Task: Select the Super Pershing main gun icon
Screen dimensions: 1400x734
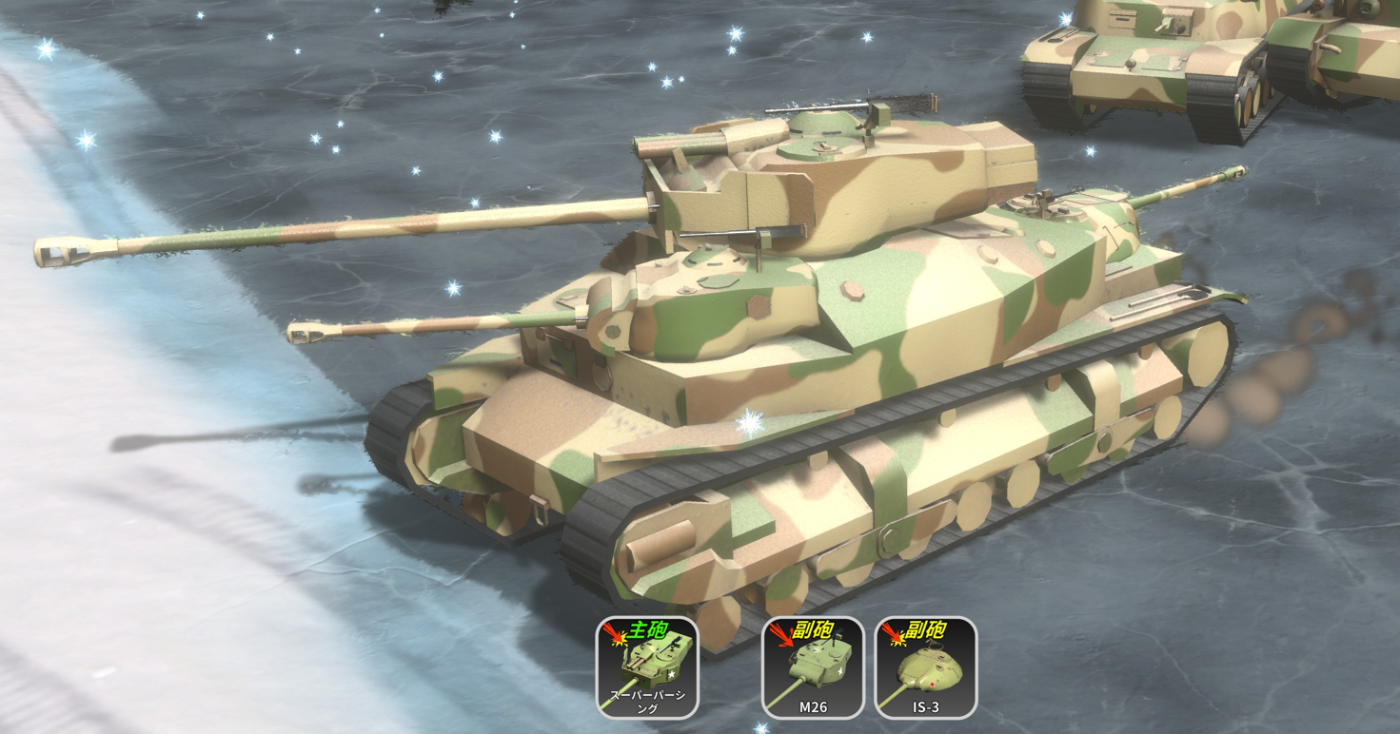Action: click(x=647, y=668)
